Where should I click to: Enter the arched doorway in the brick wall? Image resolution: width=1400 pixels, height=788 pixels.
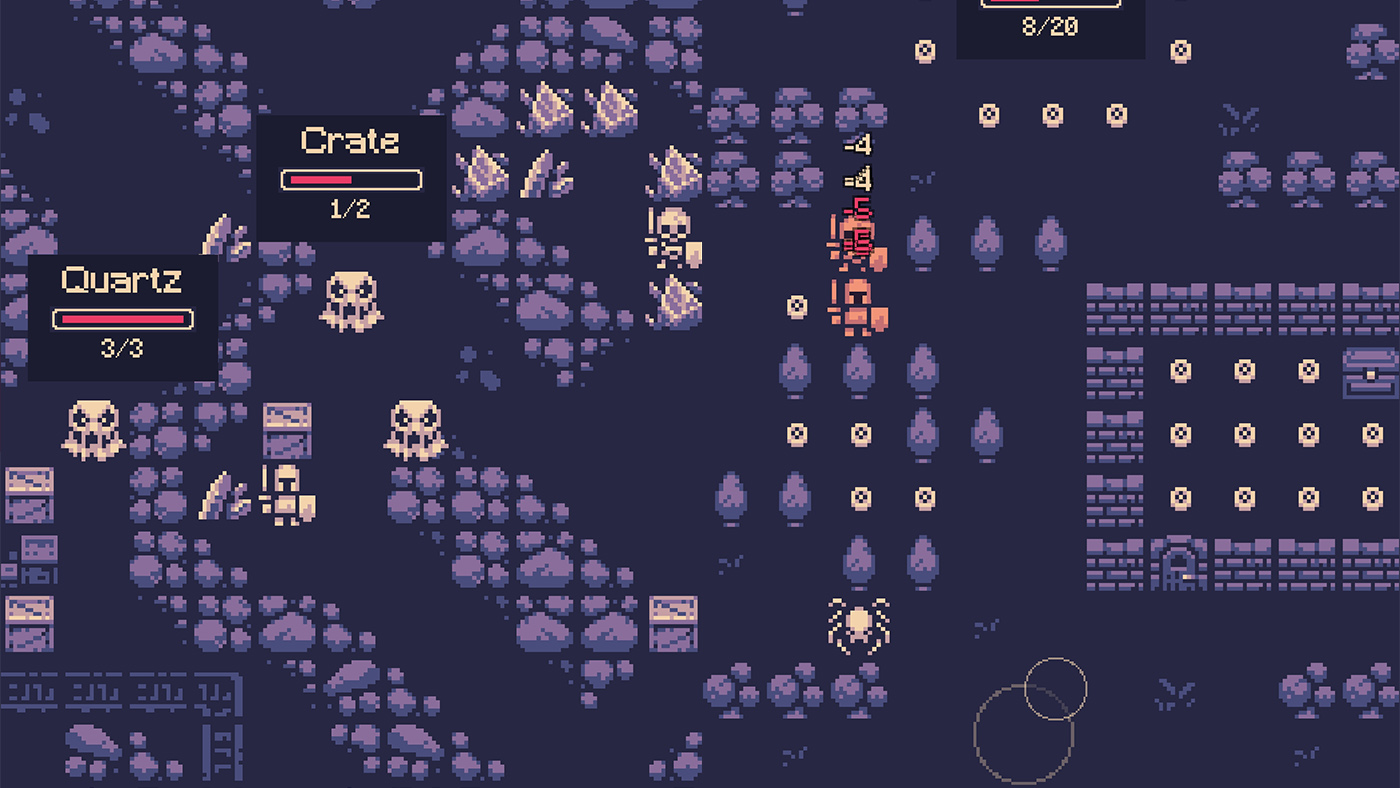[1177, 565]
